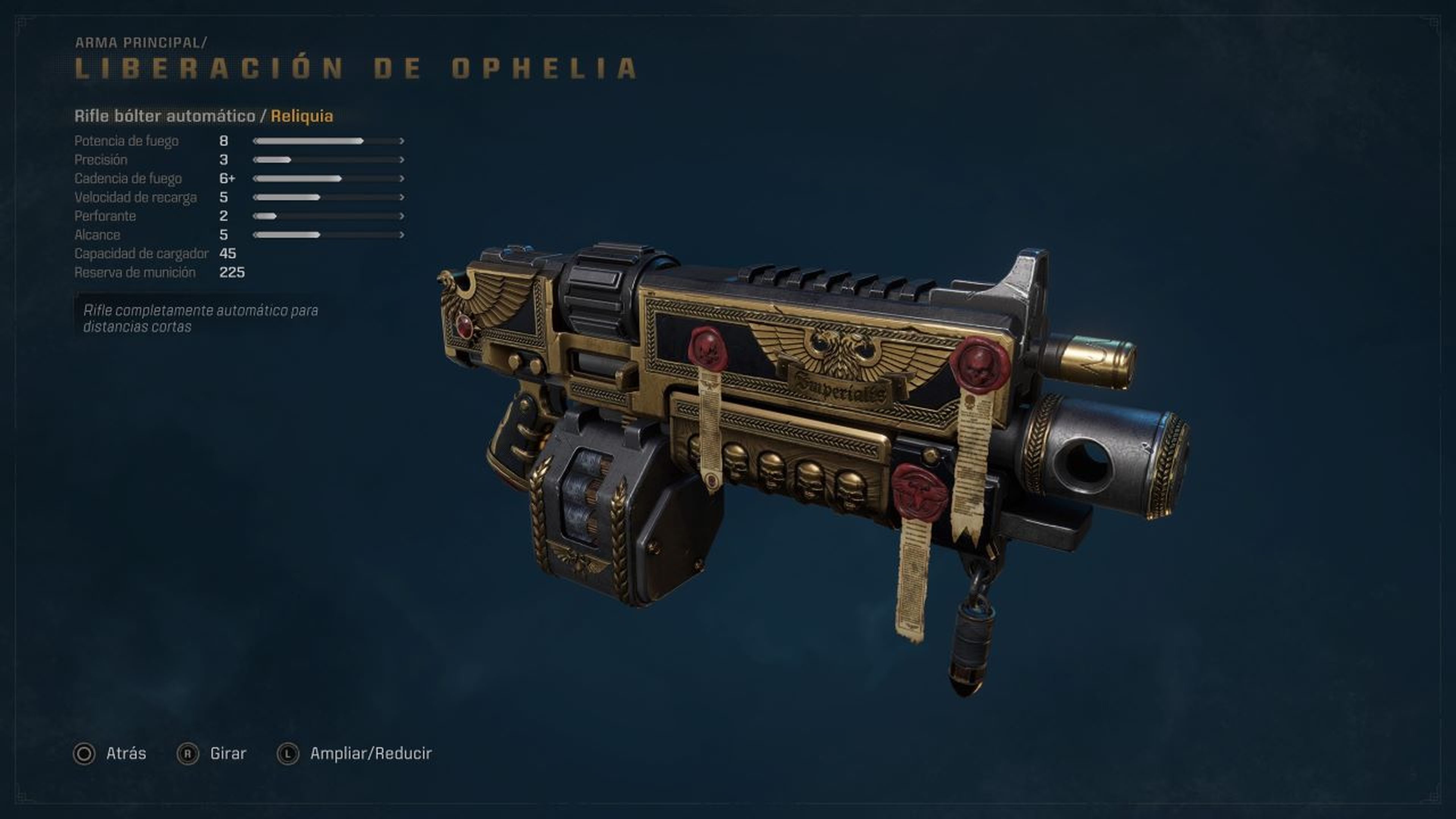
Task: Click the Ampliar/Reducir left-stick icon
Action: pos(288,753)
